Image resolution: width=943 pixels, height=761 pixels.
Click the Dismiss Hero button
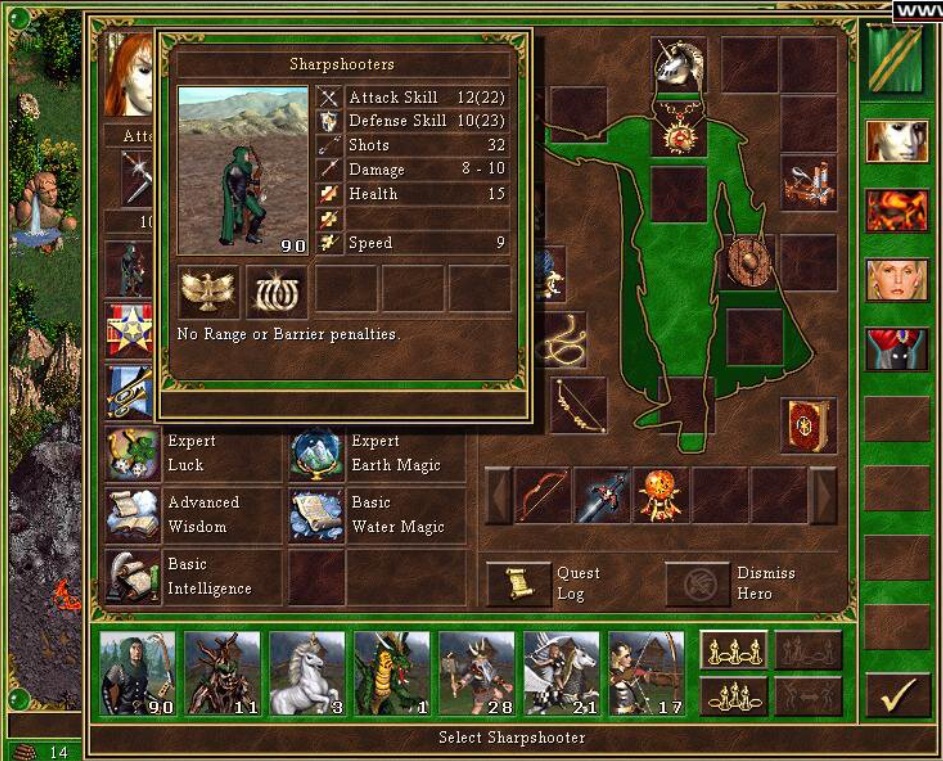pyautogui.click(x=698, y=584)
